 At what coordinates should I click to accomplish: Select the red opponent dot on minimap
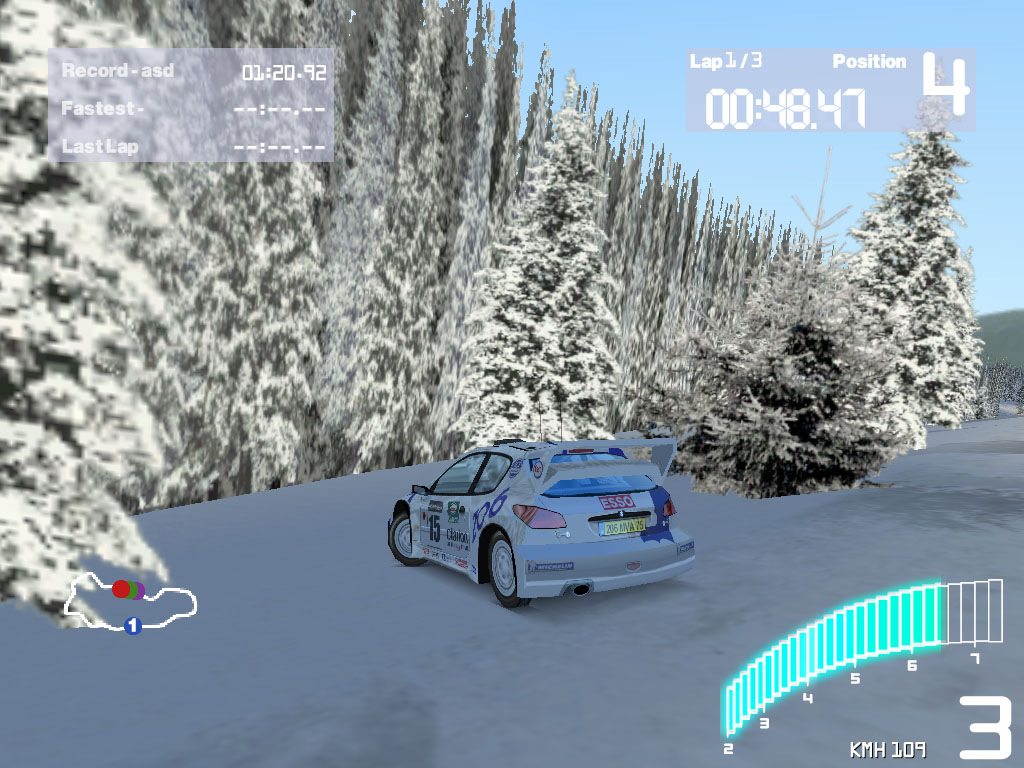121,589
